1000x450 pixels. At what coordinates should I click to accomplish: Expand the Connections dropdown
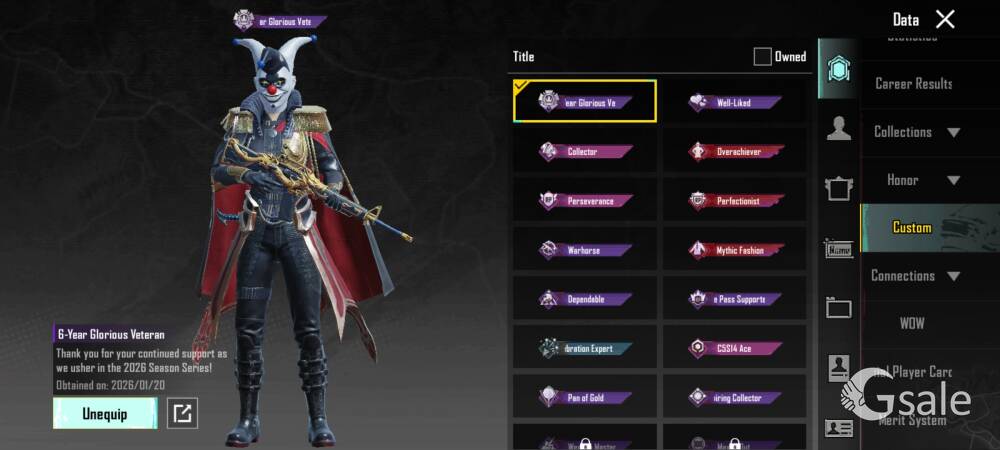[x=915, y=276]
